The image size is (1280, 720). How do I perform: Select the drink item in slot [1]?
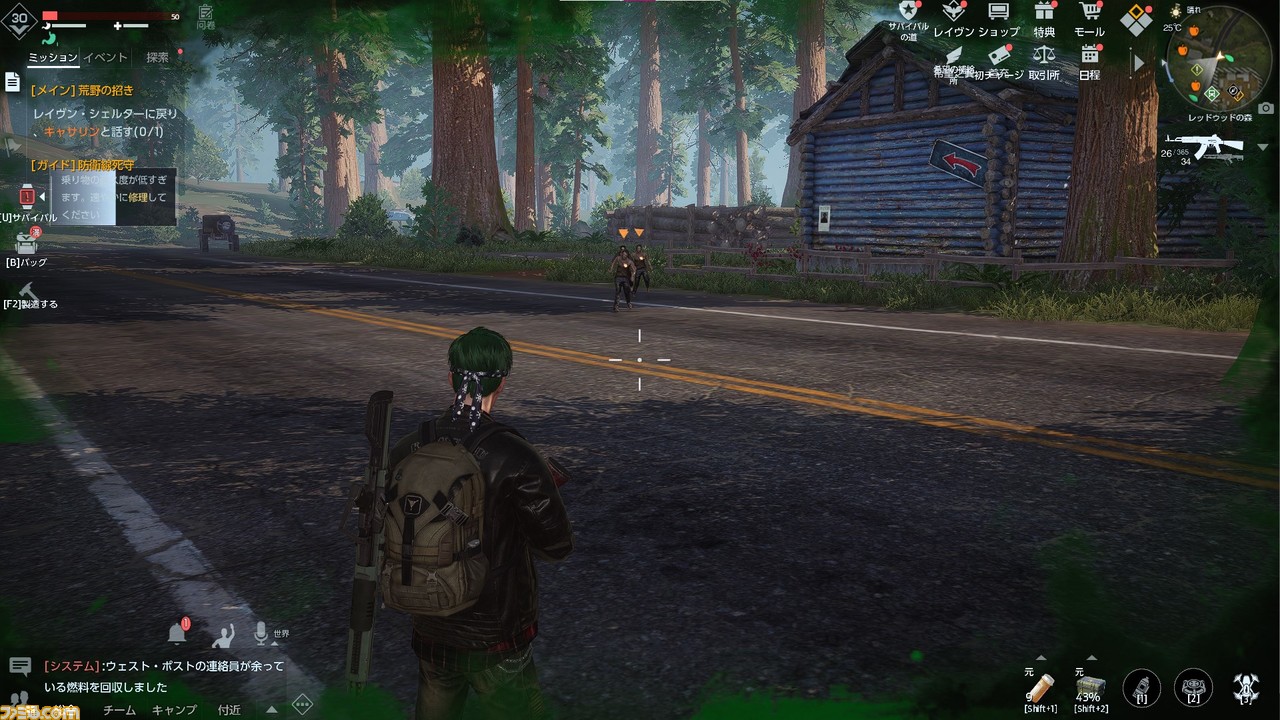pyautogui.click(x=1141, y=687)
